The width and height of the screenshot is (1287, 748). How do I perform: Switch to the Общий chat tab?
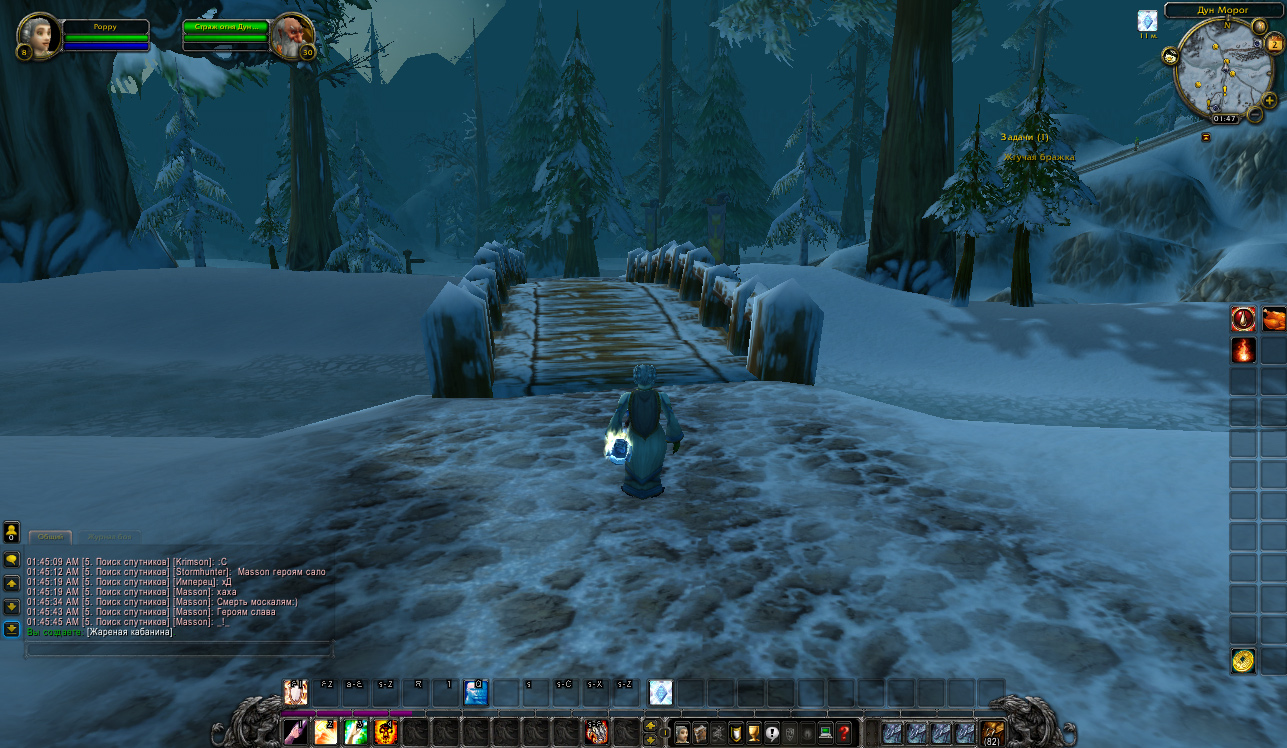pos(50,537)
